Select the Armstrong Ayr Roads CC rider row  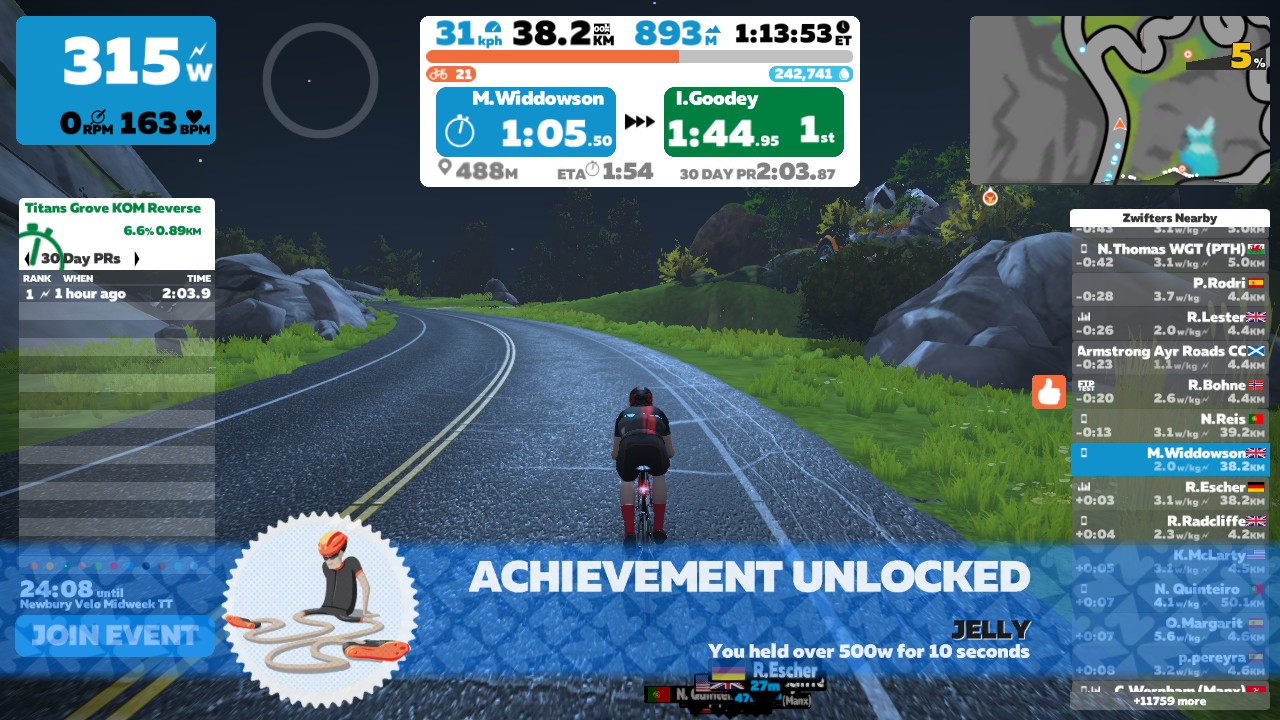pos(1169,357)
